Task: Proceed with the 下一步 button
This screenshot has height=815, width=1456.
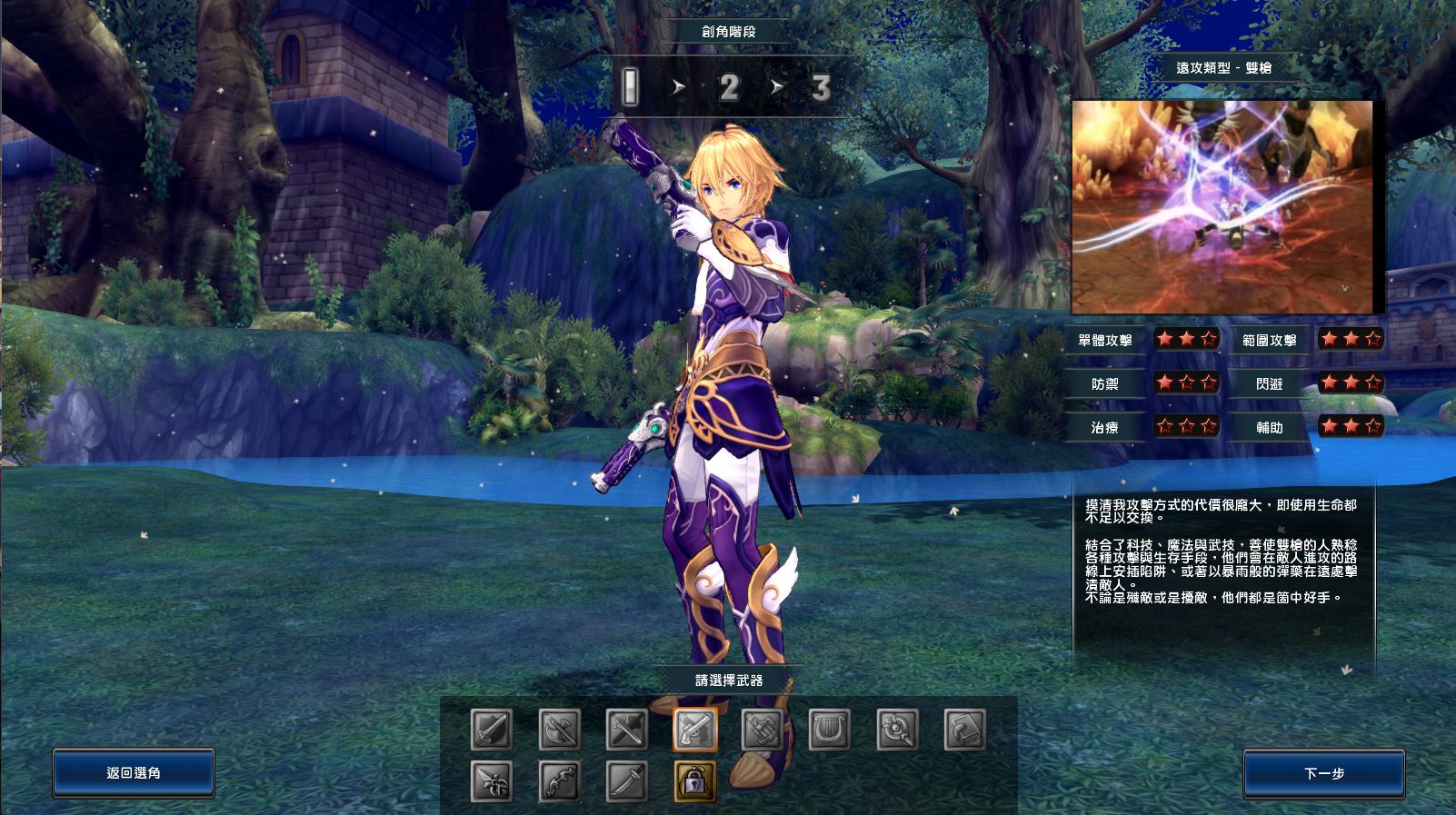Action: pyautogui.click(x=1323, y=774)
